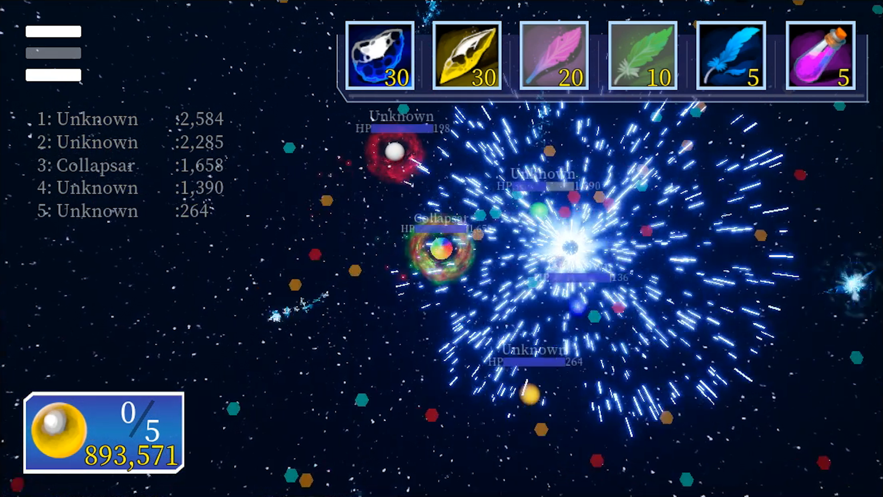Select the blue feather item
The width and height of the screenshot is (883, 497).
(731, 57)
